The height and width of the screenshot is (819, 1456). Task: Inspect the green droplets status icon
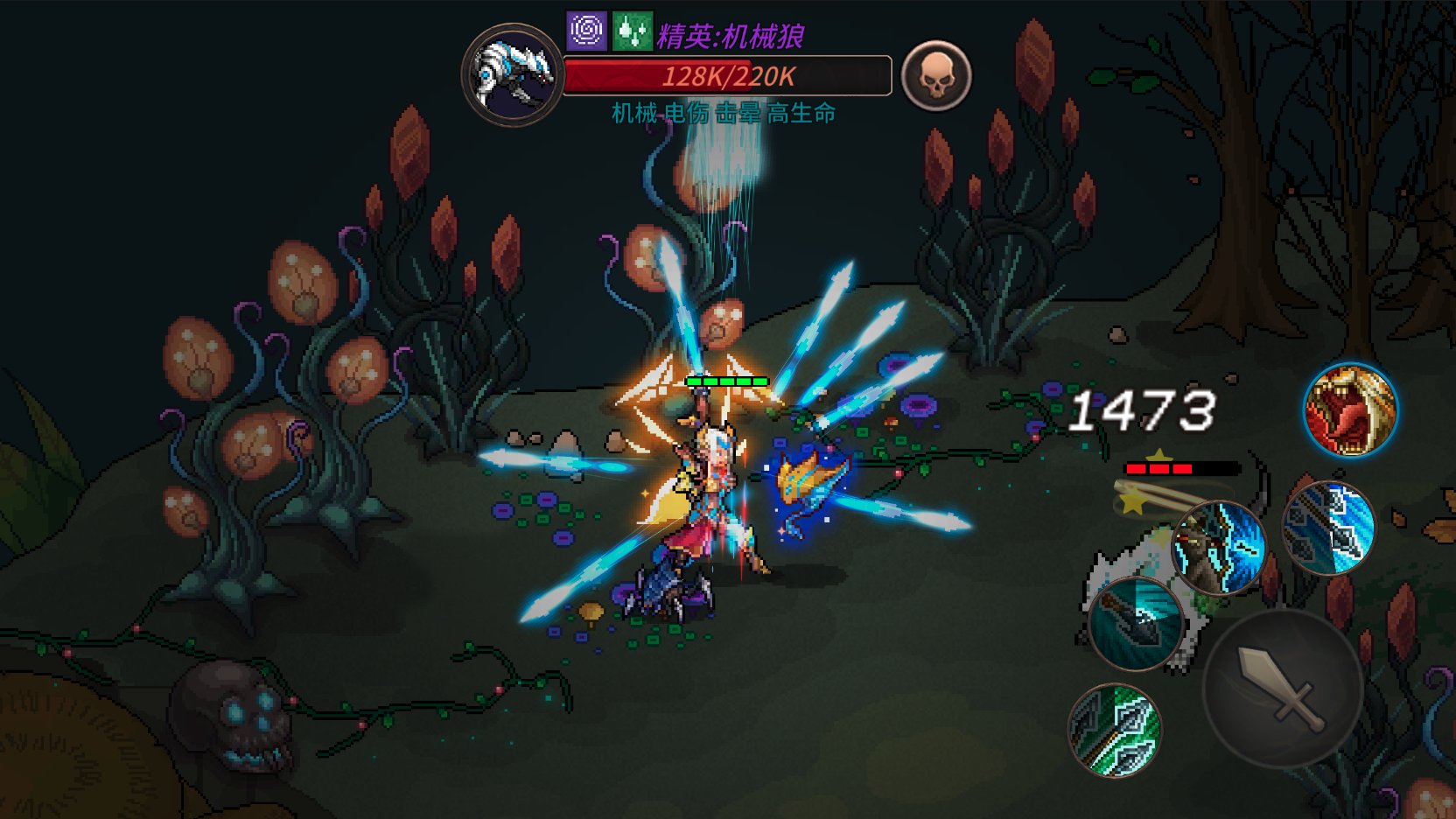pyautogui.click(x=632, y=31)
